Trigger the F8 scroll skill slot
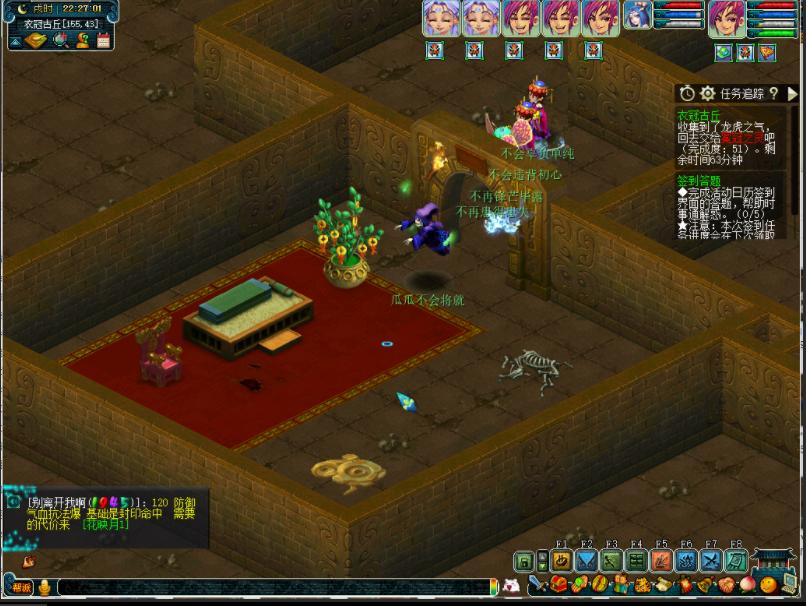The image size is (806, 606). pyautogui.click(x=736, y=561)
